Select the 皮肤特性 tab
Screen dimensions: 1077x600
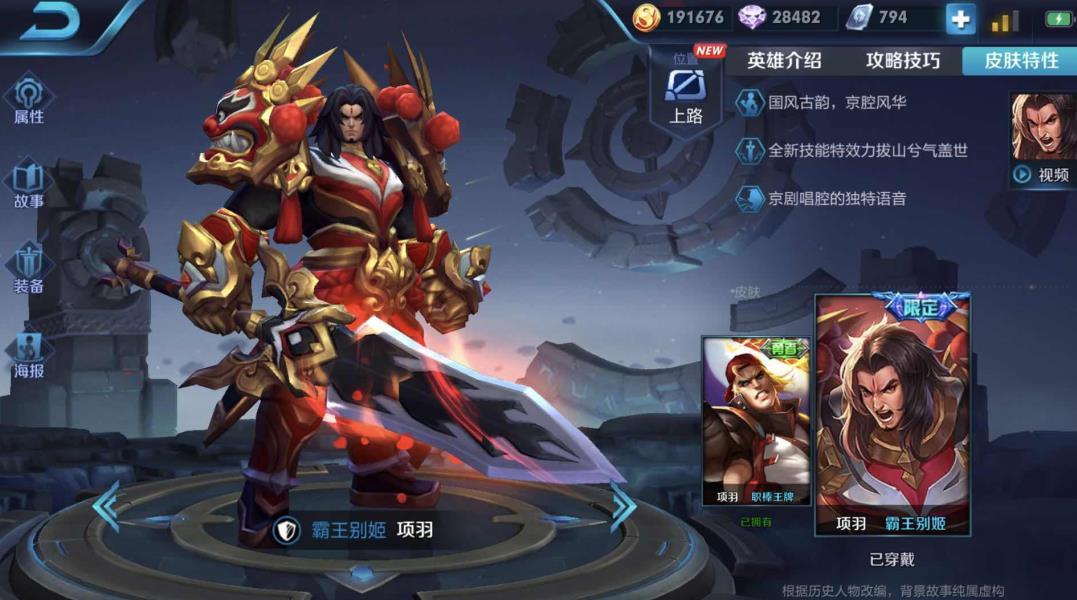1020,60
